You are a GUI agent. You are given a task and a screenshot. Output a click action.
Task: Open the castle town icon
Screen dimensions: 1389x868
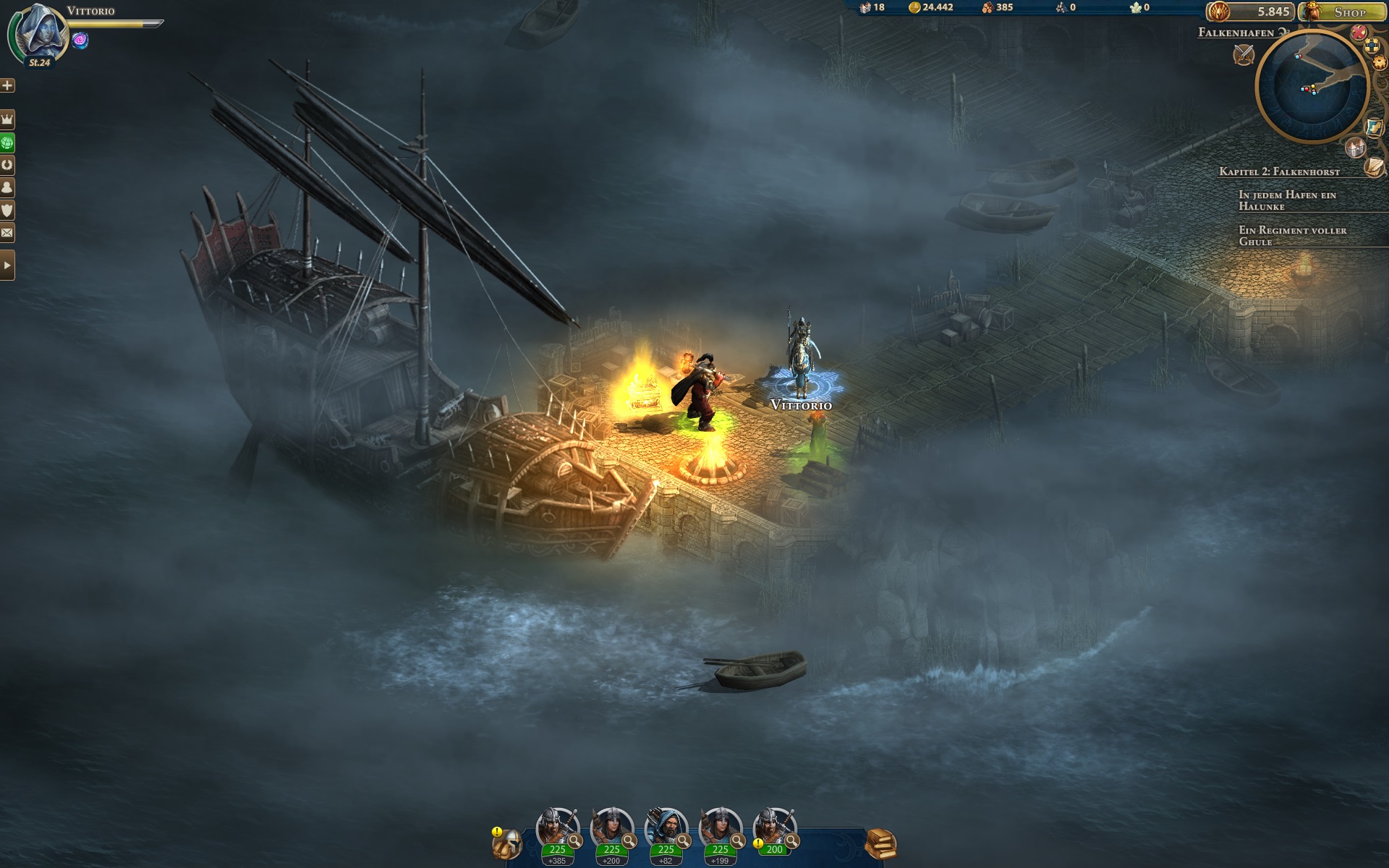tap(1354, 148)
